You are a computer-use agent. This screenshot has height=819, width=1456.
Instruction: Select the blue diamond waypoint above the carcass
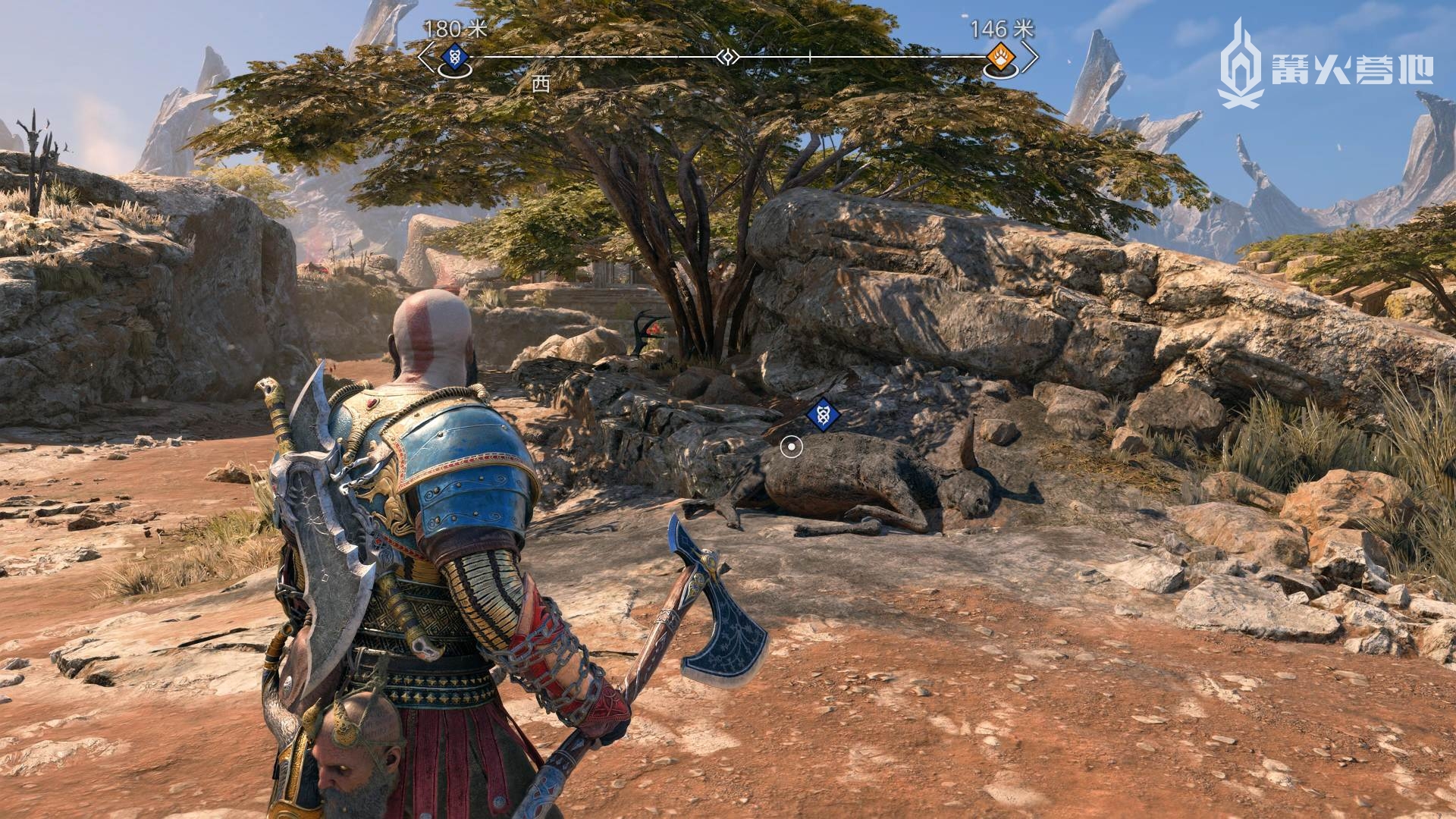(821, 416)
